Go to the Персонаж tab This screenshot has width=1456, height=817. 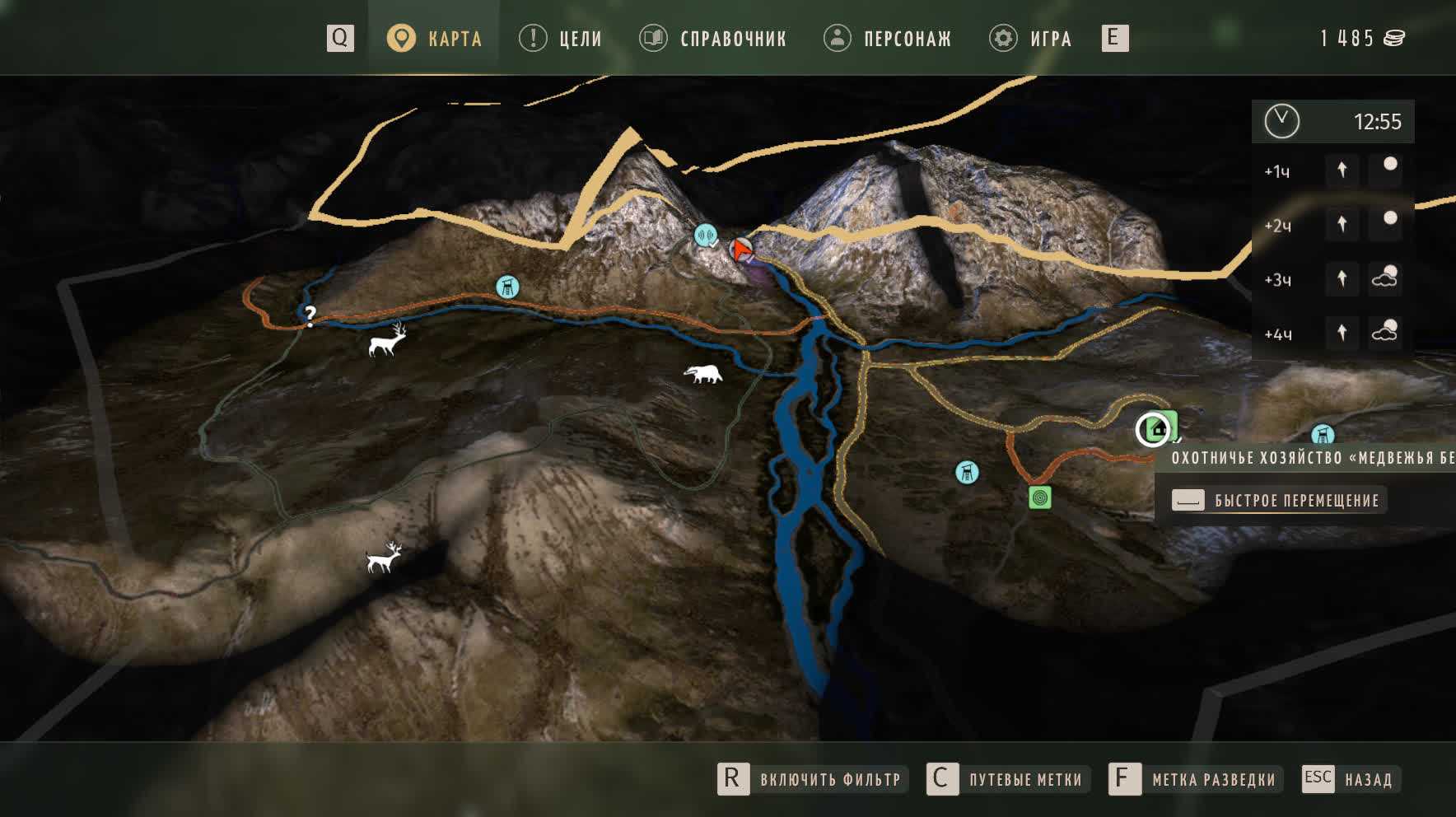(x=888, y=39)
